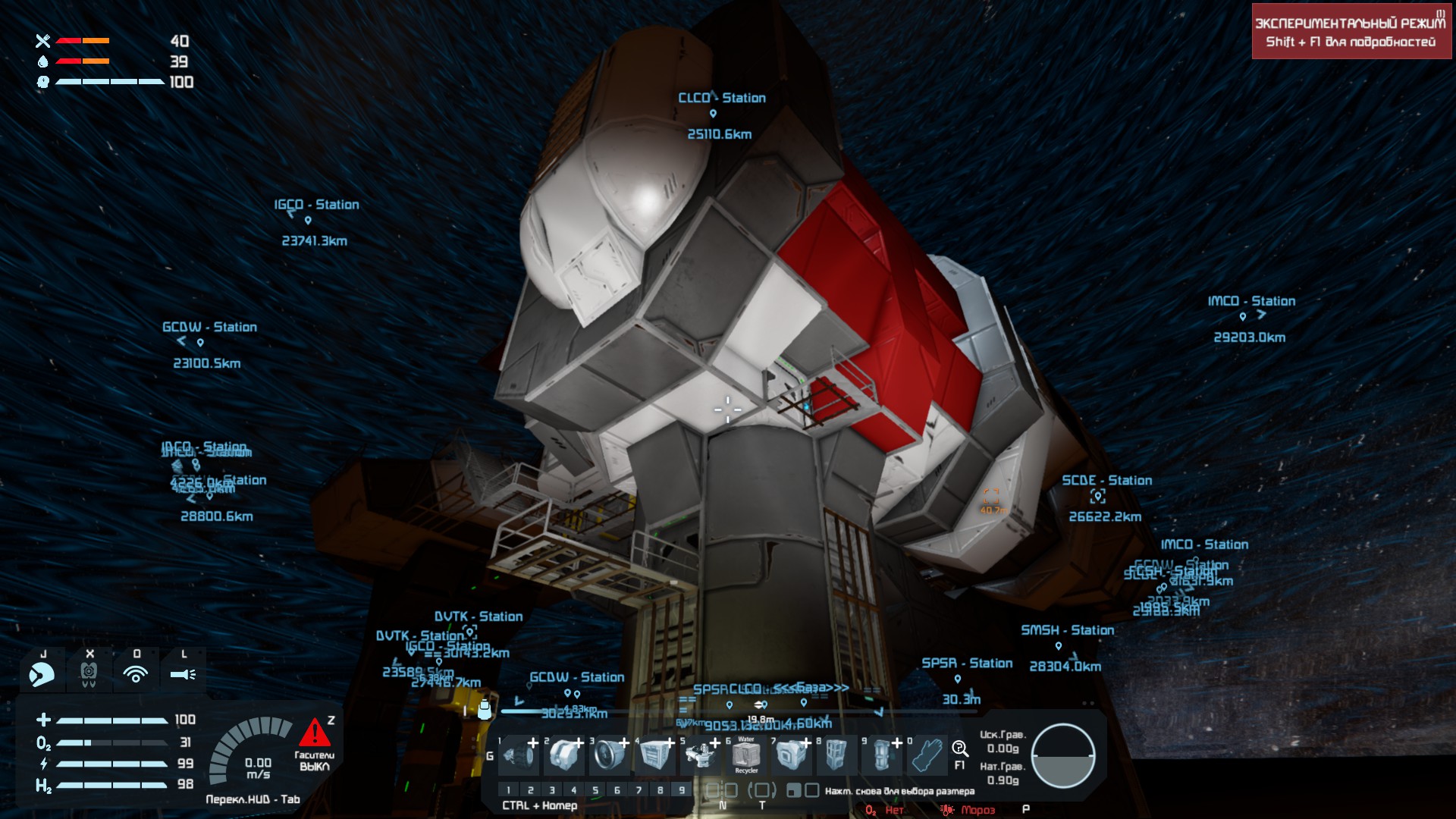The width and height of the screenshot is (1456, 819).
Task: Select the round thruster block slot 3
Action: click(x=610, y=755)
